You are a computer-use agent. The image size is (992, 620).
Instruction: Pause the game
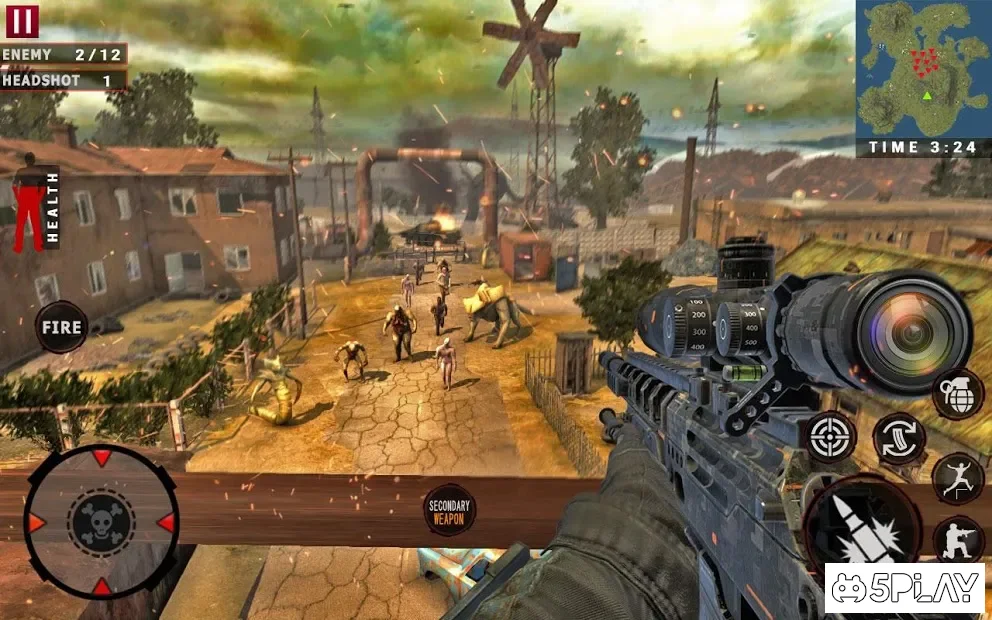[x=22, y=19]
